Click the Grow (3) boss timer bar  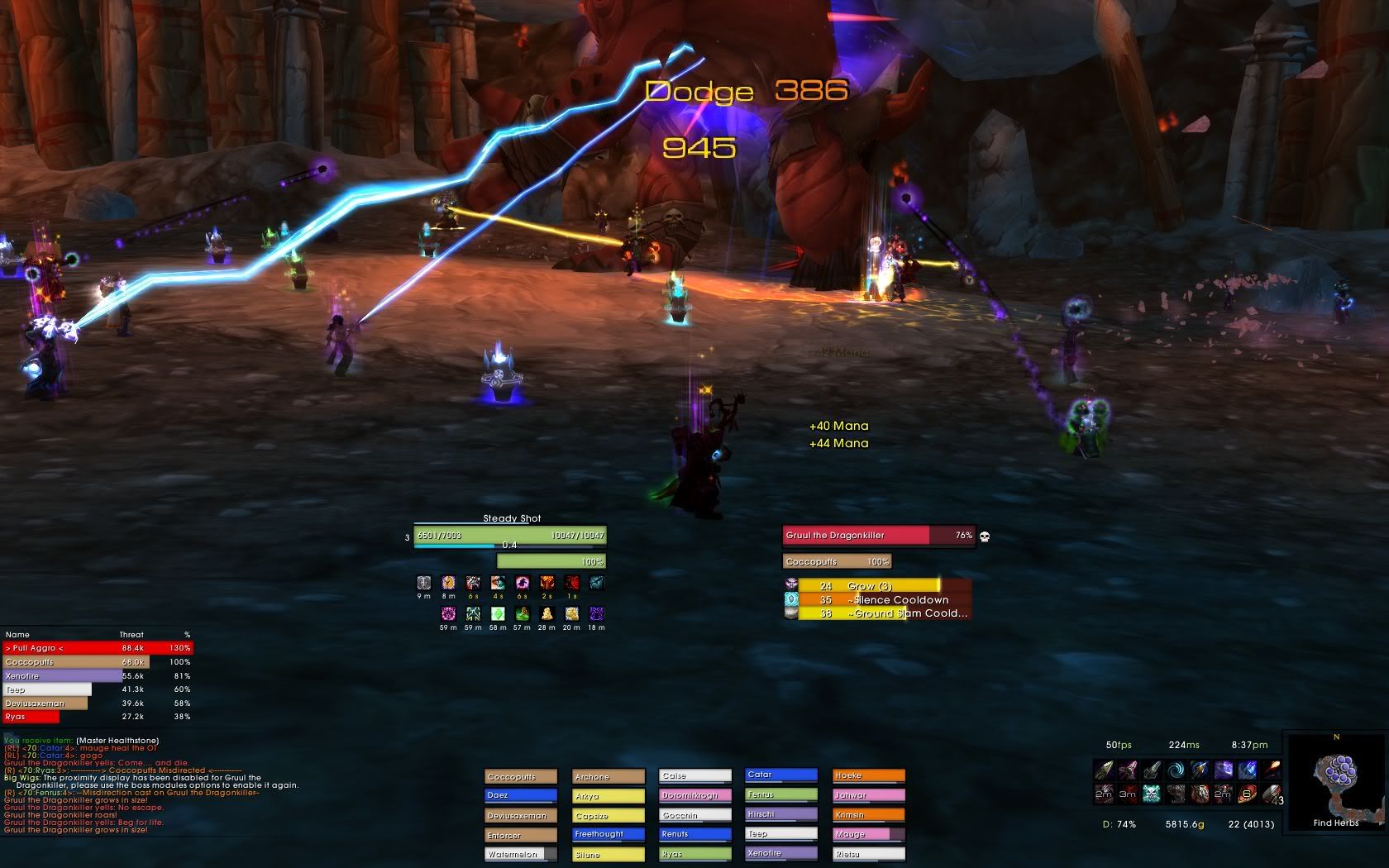click(876, 586)
